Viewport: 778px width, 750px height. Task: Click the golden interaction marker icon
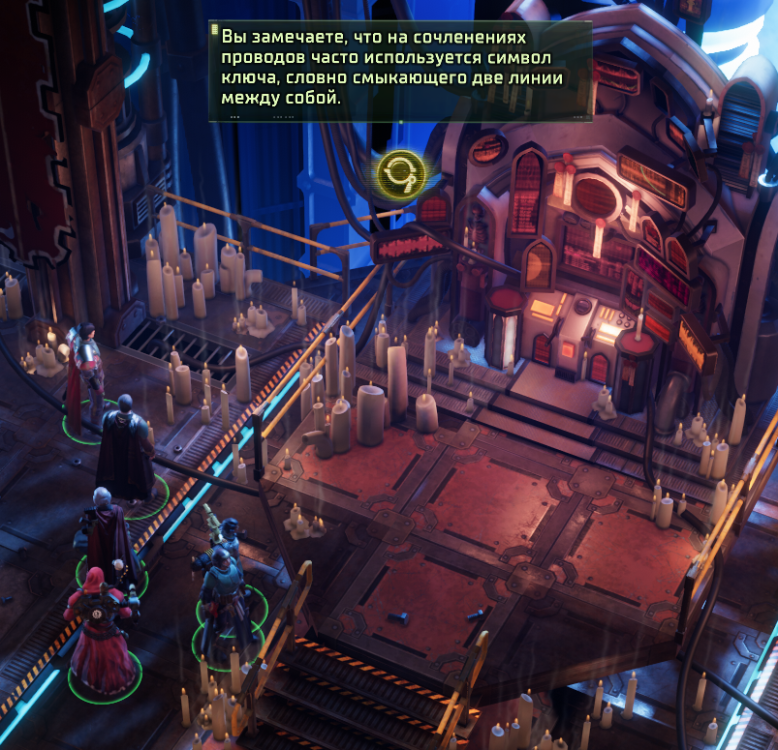pyautogui.click(x=401, y=173)
